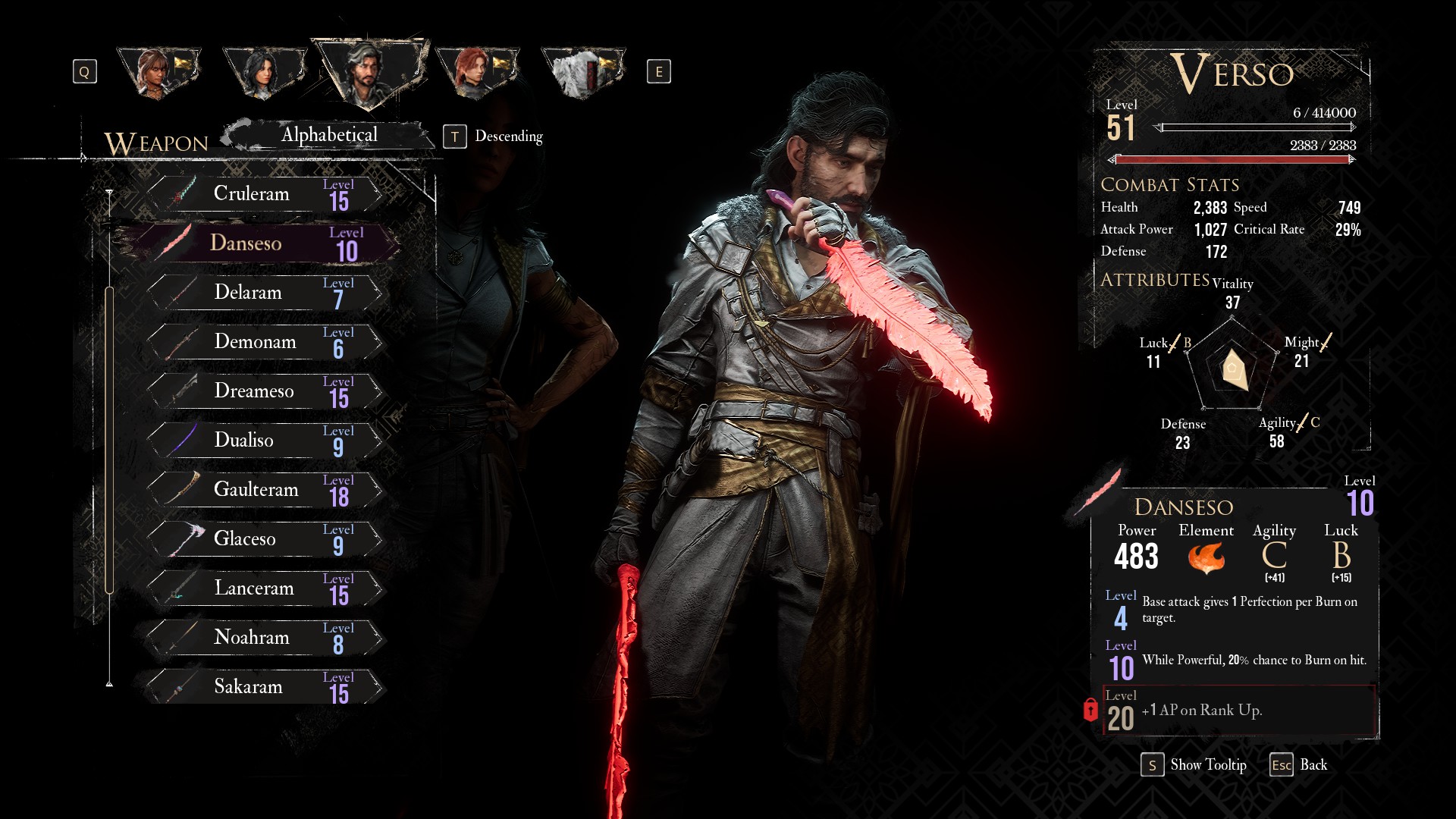Switch to the red-haired character portrait

tap(475, 73)
